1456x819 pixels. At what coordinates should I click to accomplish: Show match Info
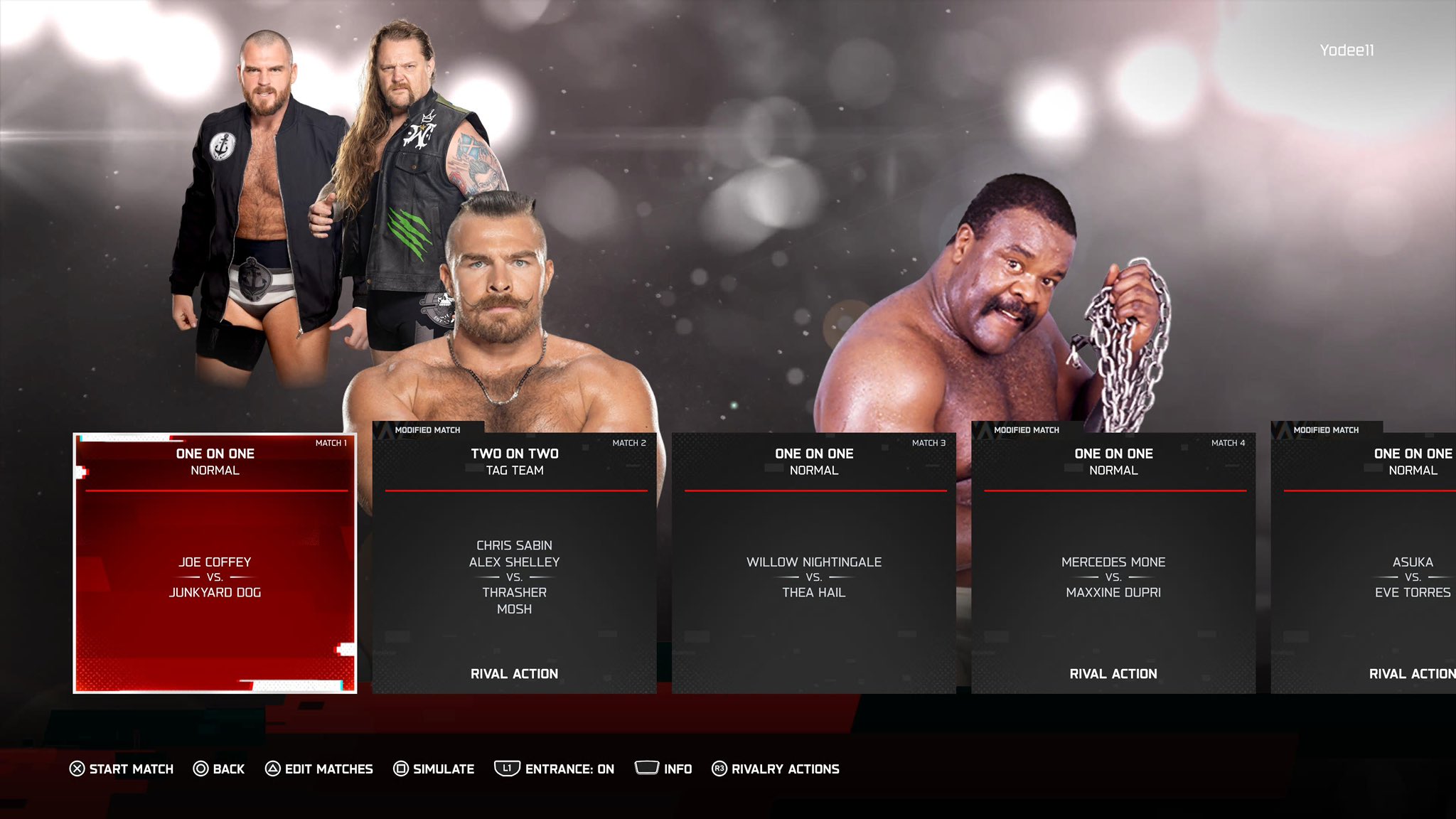663,769
